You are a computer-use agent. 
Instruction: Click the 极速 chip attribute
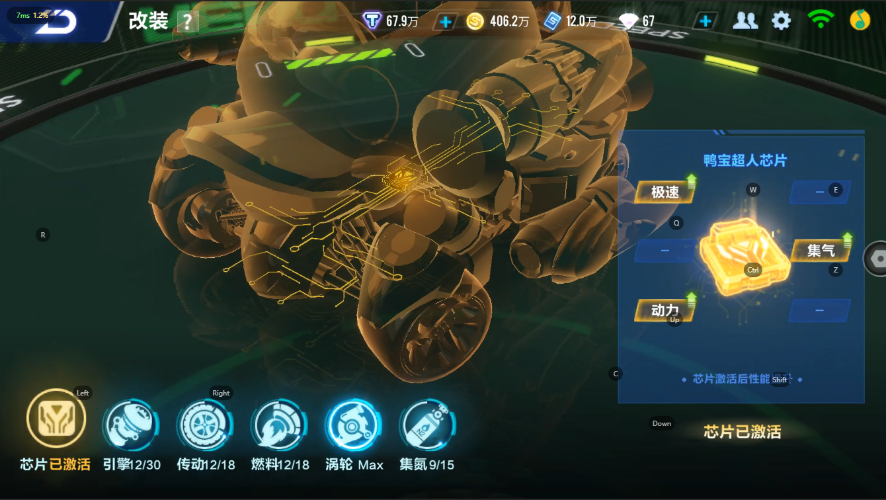tap(664, 192)
